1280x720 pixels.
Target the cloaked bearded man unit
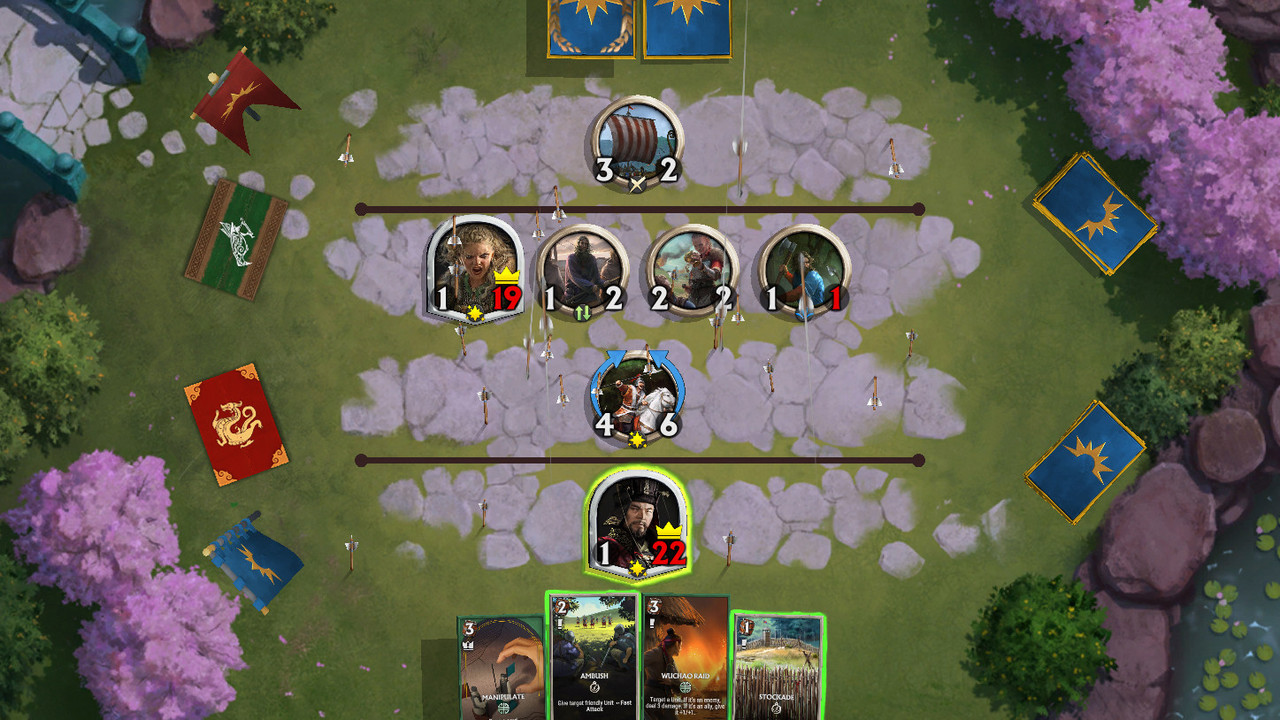coord(582,269)
